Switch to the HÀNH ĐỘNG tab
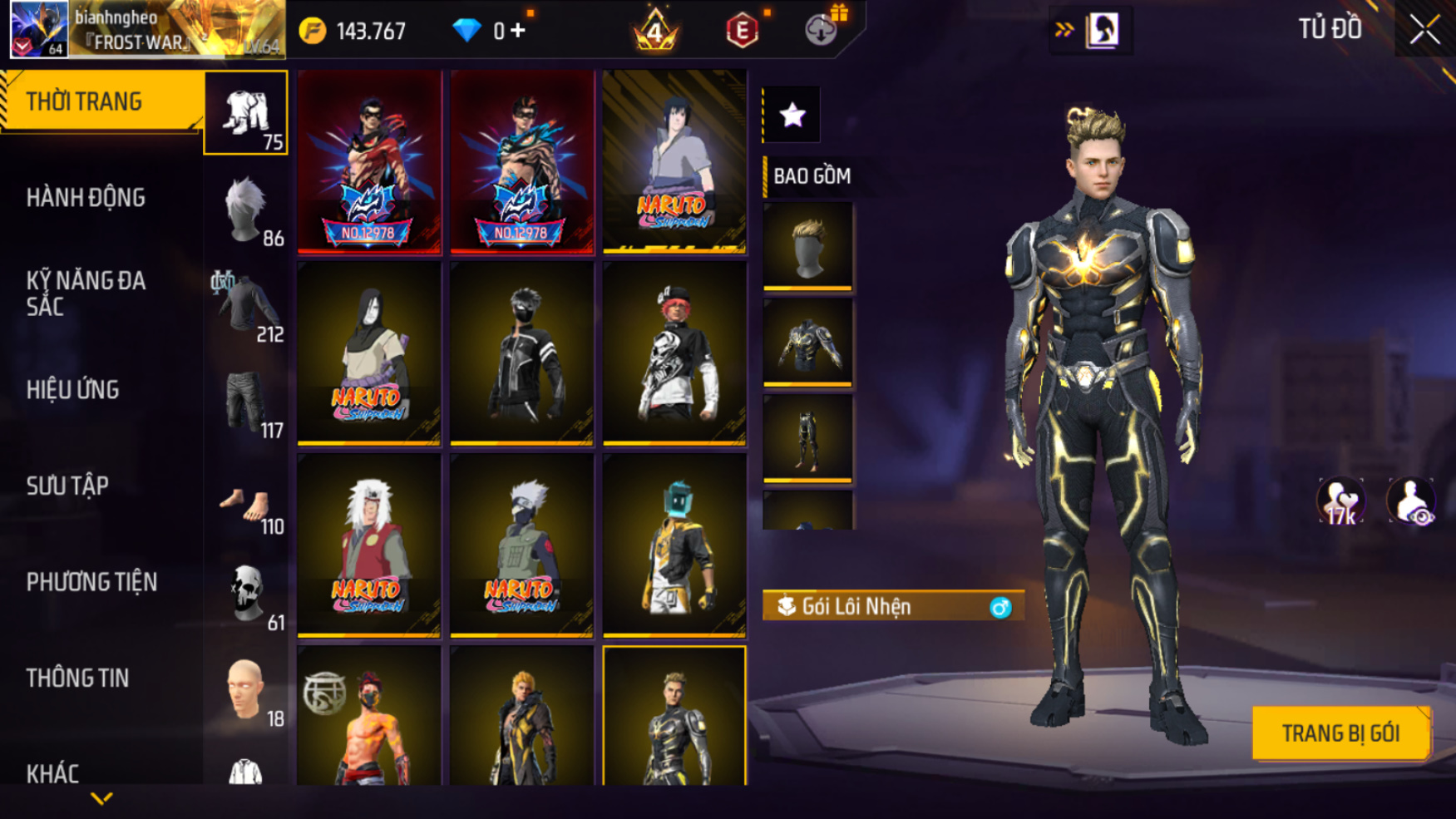This screenshot has width=1456, height=819. click(x=86, y=198)
